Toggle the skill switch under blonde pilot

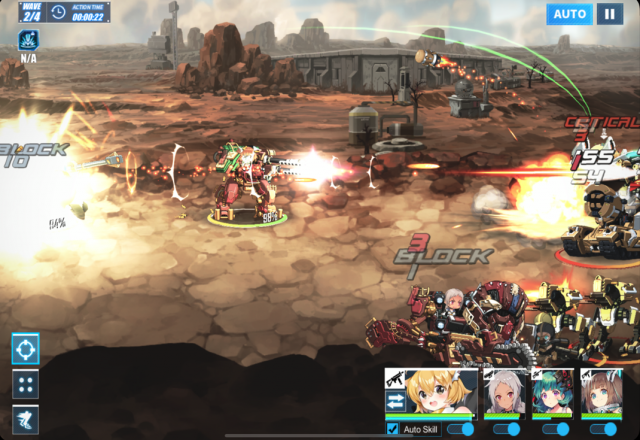click(459, 429)
